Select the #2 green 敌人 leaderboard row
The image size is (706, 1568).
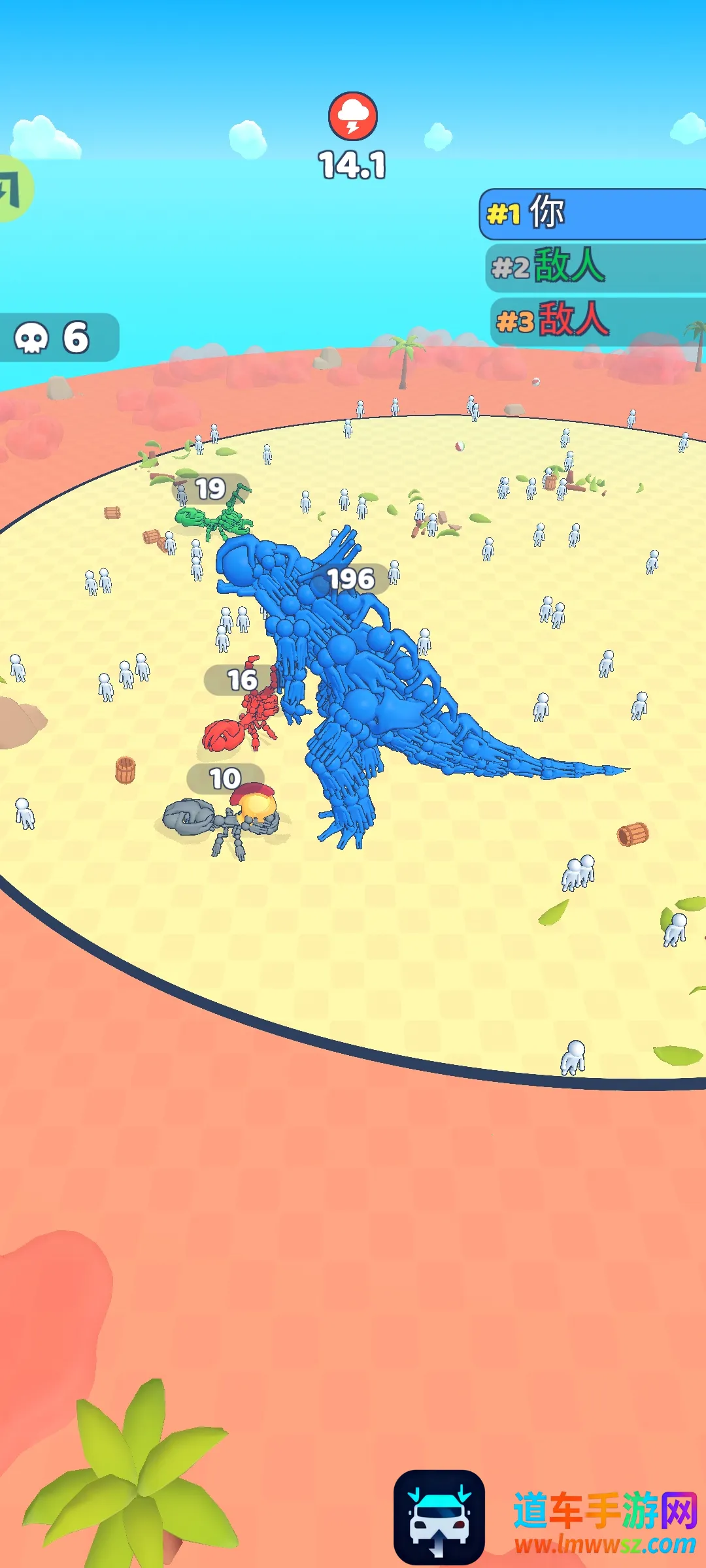point(596,267)
